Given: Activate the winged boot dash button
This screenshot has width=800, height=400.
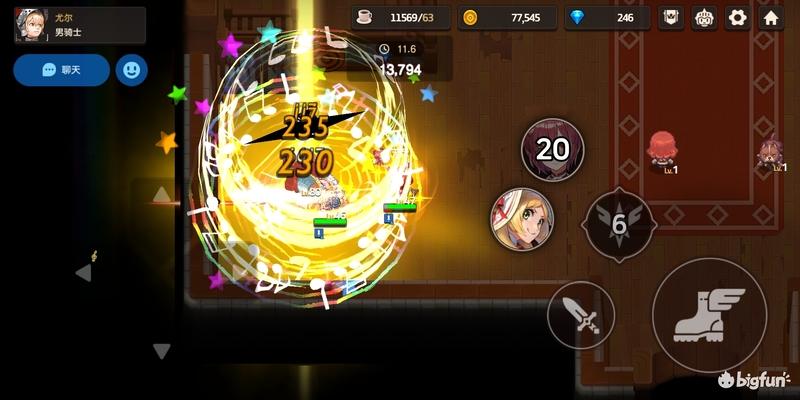Looking at the screenshot, I should pyautogui.click(x=709, y=315).
